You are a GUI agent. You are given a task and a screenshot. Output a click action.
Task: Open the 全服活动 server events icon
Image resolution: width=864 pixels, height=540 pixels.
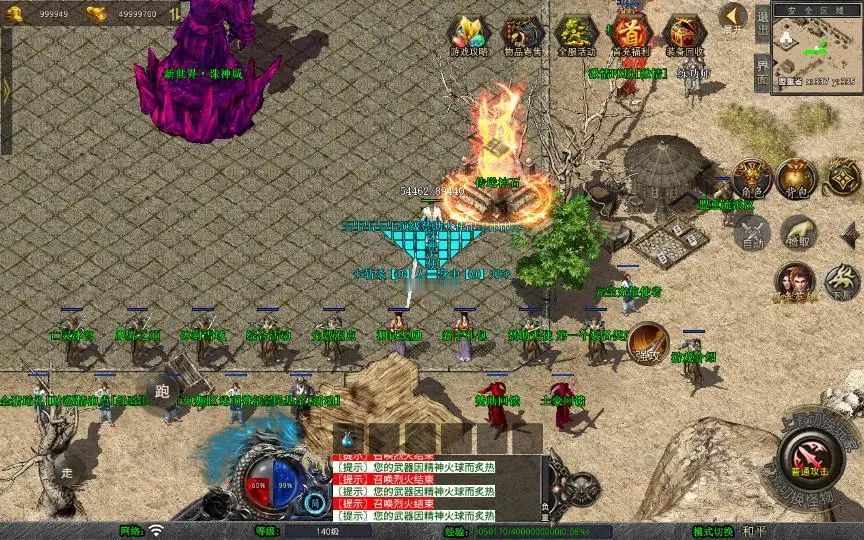tap(575, 36)
